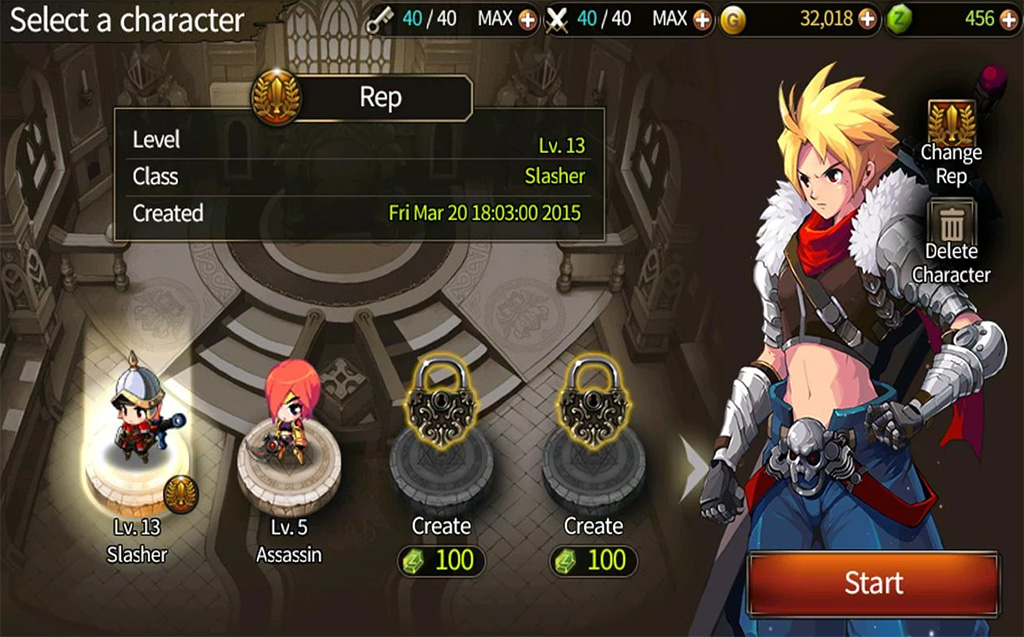The image size is (1024, 637).
Task: Delete the selected character
Action: coord(951,243)
